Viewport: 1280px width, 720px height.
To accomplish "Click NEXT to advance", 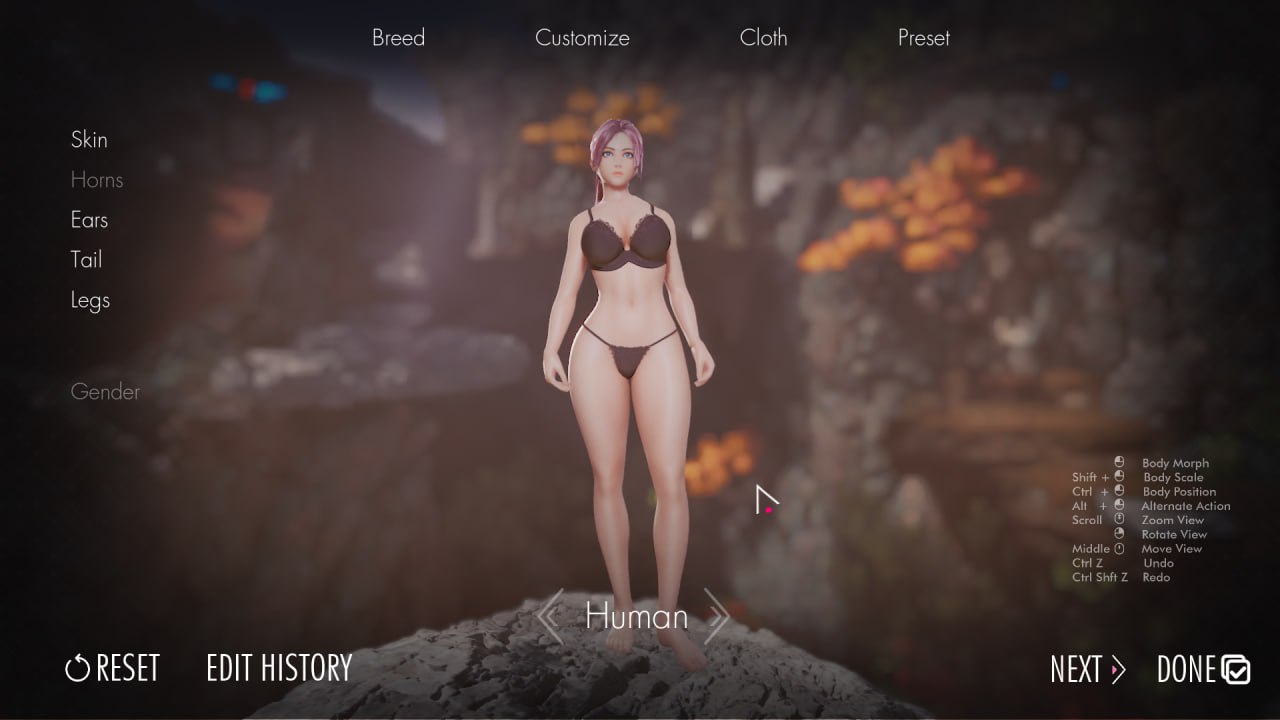I will tap(1075, 671).
